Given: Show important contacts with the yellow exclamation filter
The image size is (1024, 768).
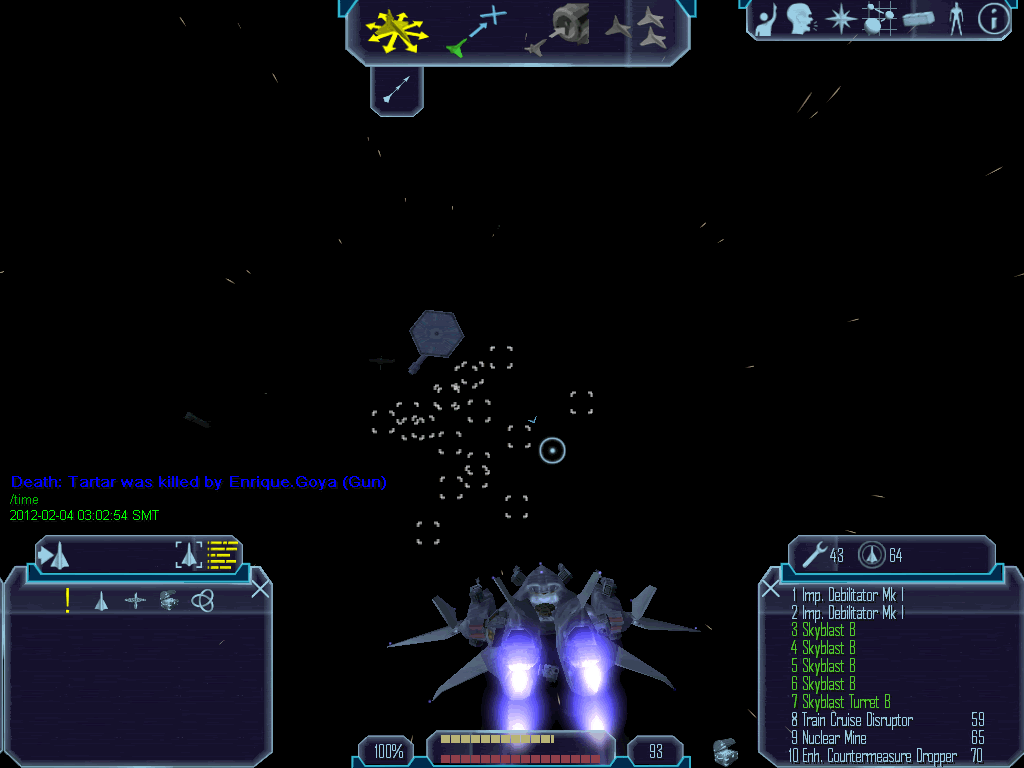Looking at the screenshot, I should (x=67, y=600).
